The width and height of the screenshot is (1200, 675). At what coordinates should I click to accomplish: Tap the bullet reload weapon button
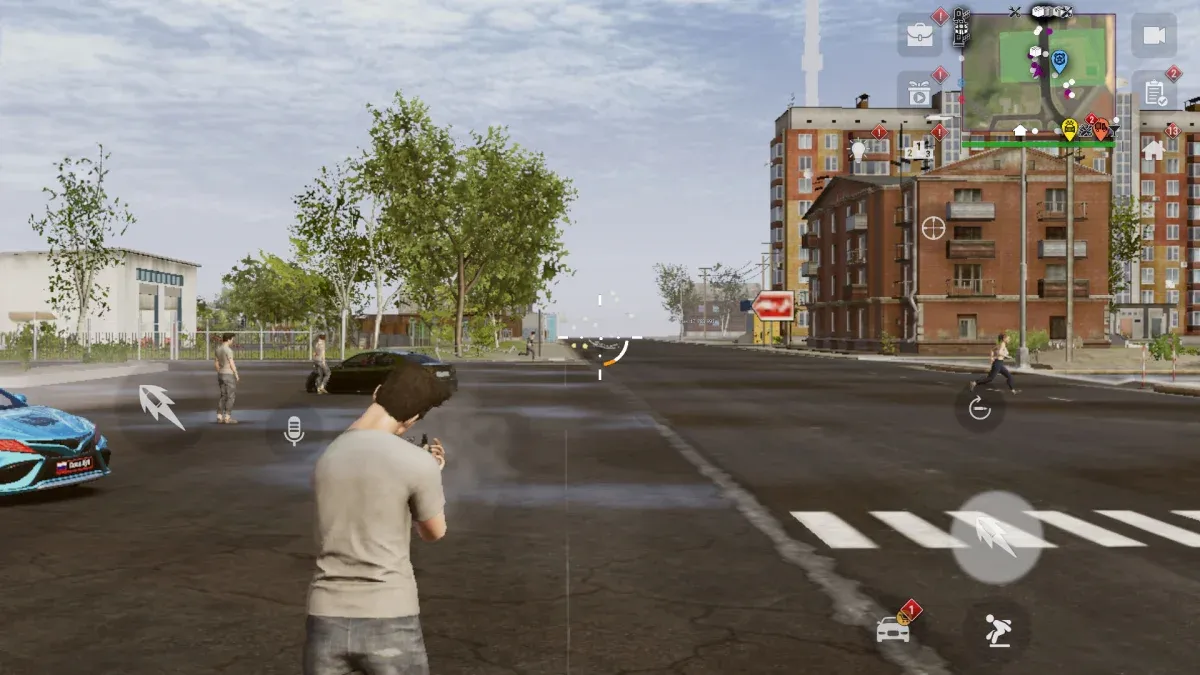pyautogui.click(x=979, y=408)
